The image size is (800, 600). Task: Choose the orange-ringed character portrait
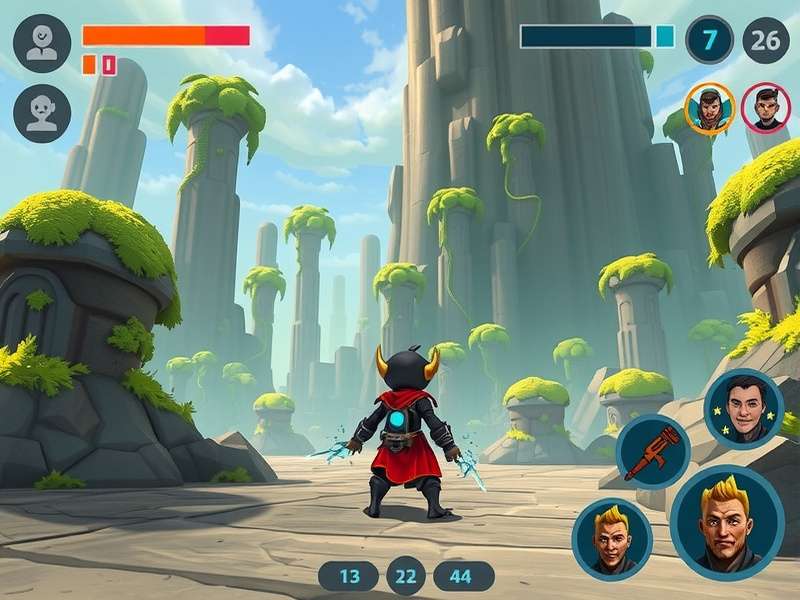(x=709, y=107)
